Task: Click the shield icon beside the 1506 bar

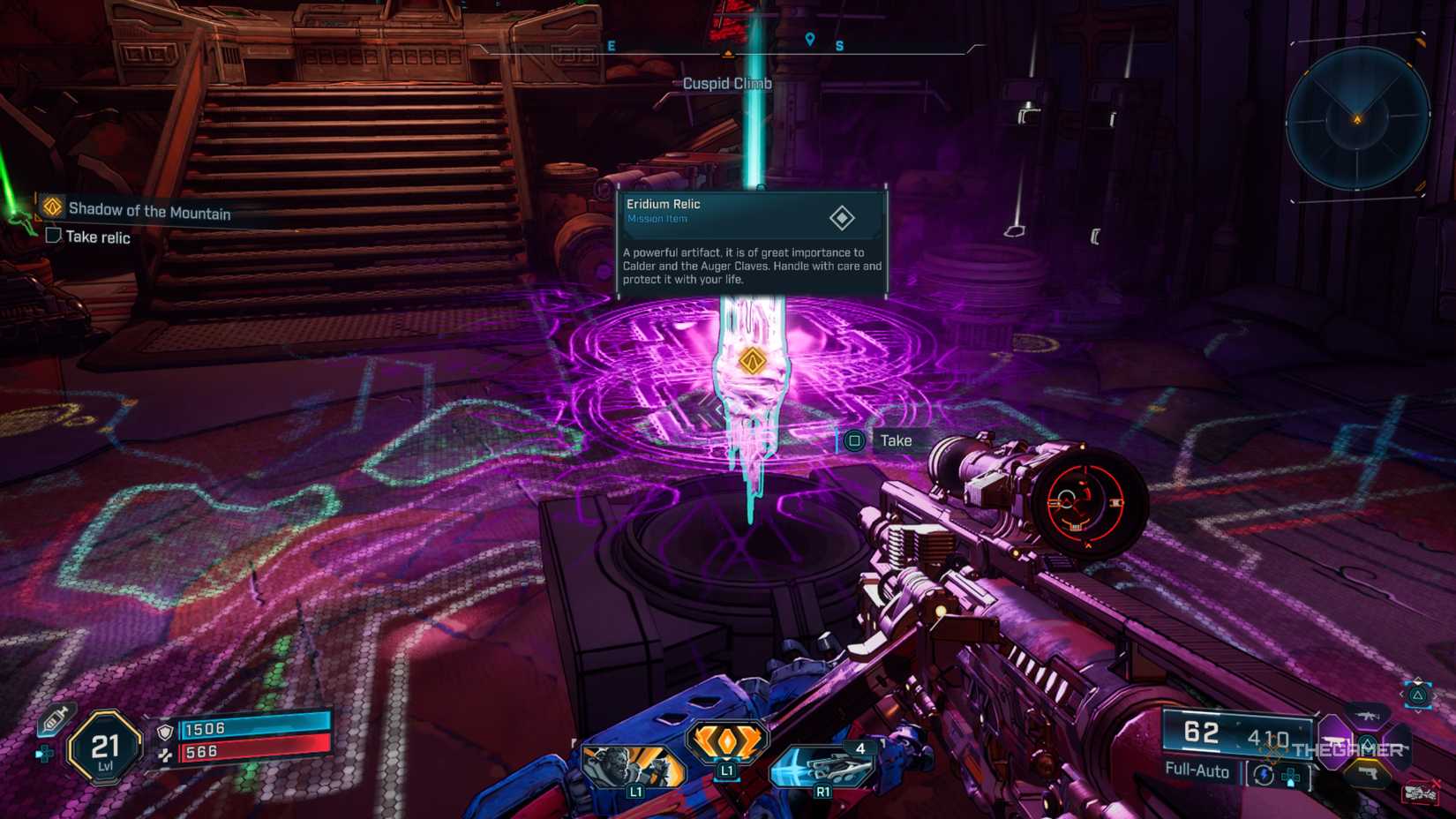Action: point(165,733)
